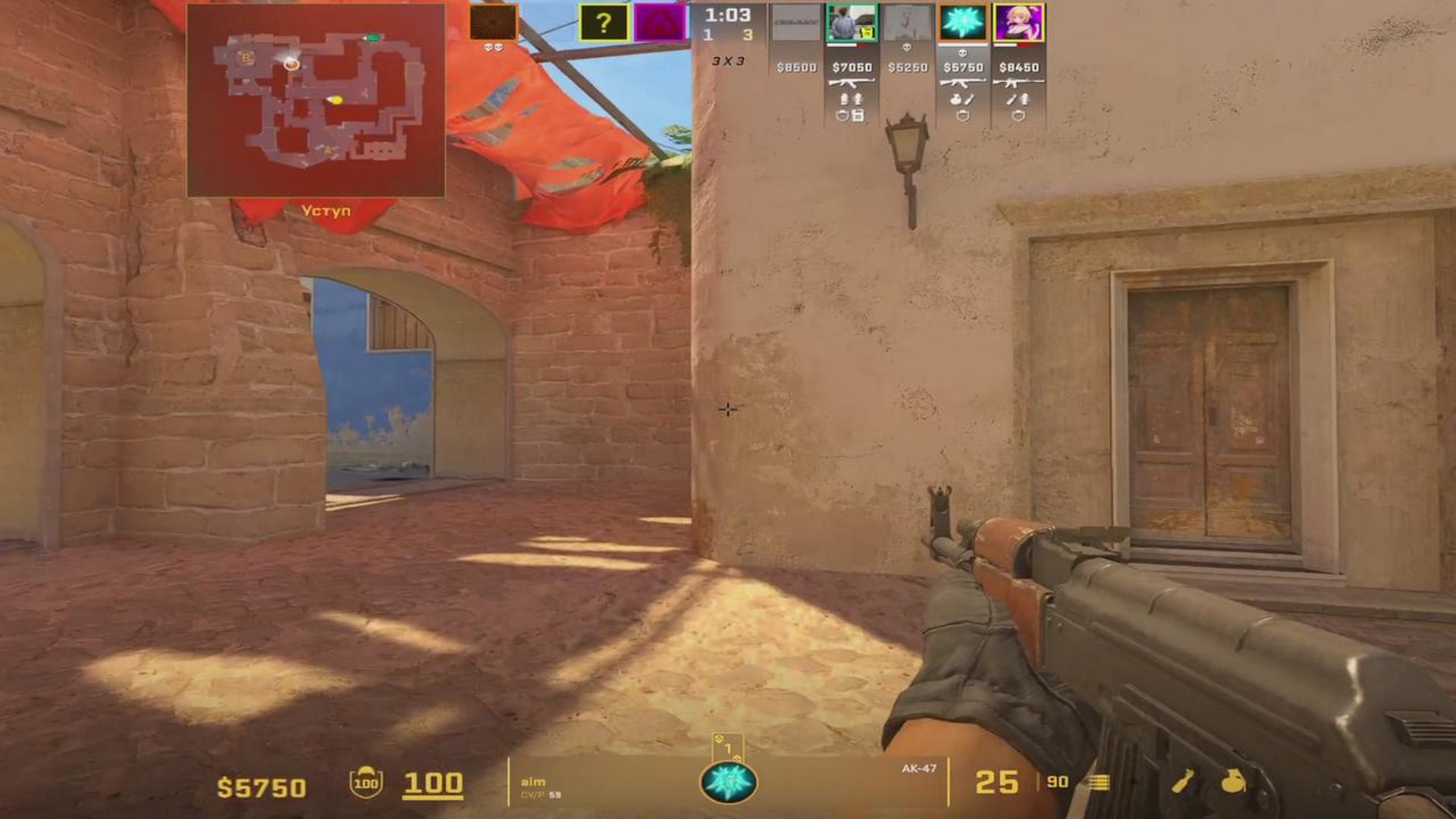
Task: Select the round grenade icon
Action: click(1233, 781)
